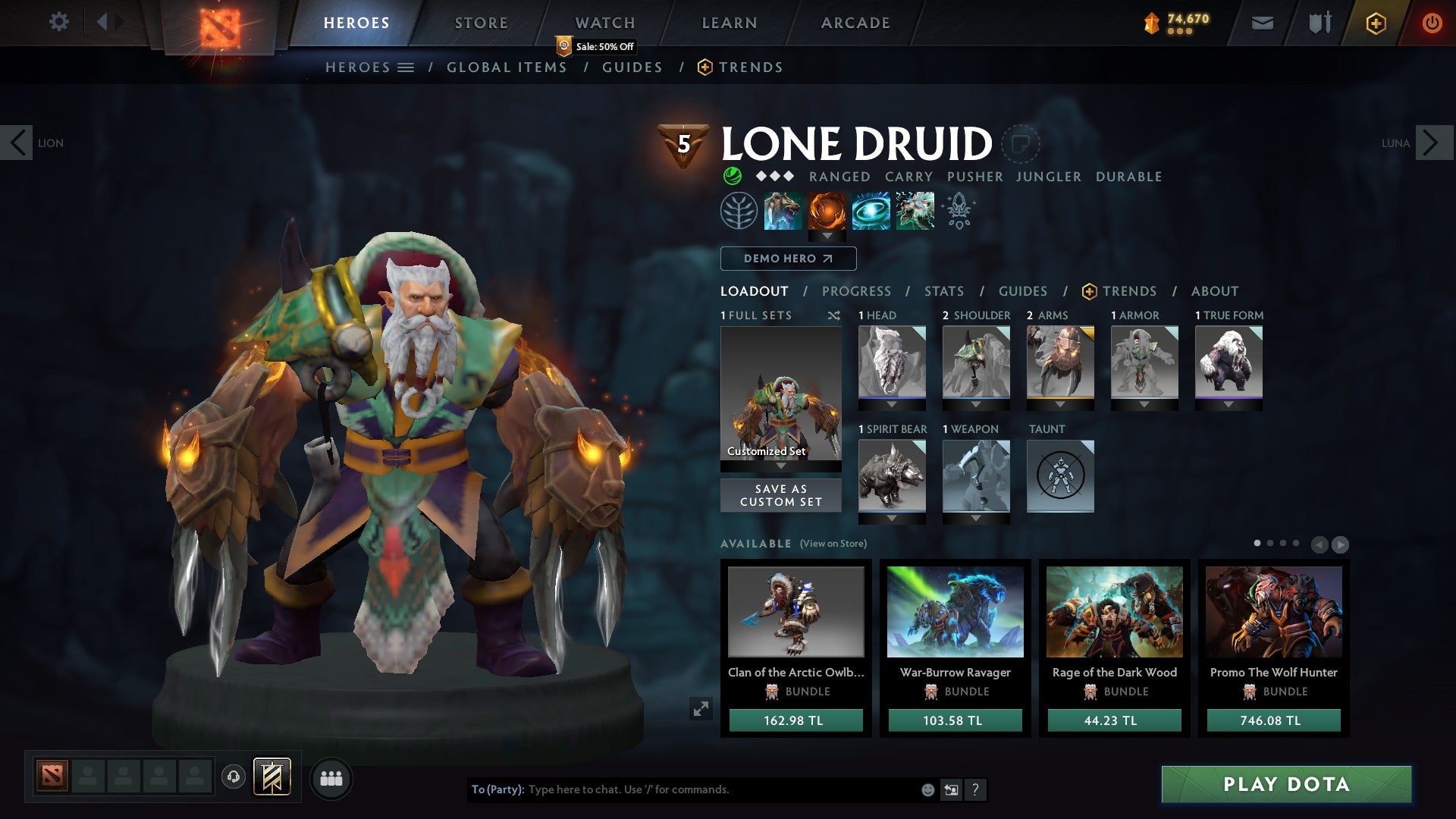Open the Arcade menu
The width and height of the screenshot is (1456, 819).
[x=855, y=23]
